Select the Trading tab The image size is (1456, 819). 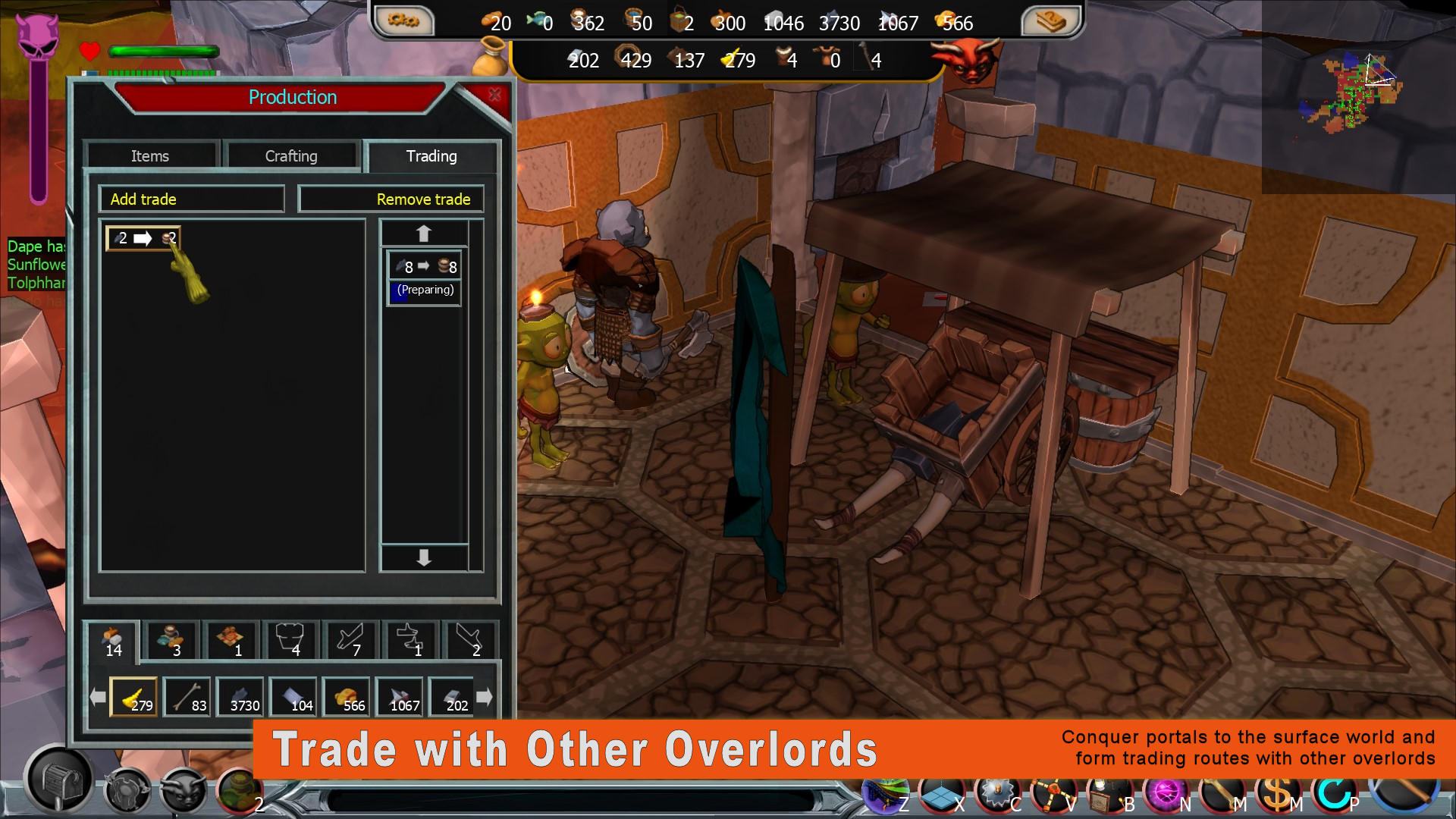(x=431, y=155)
